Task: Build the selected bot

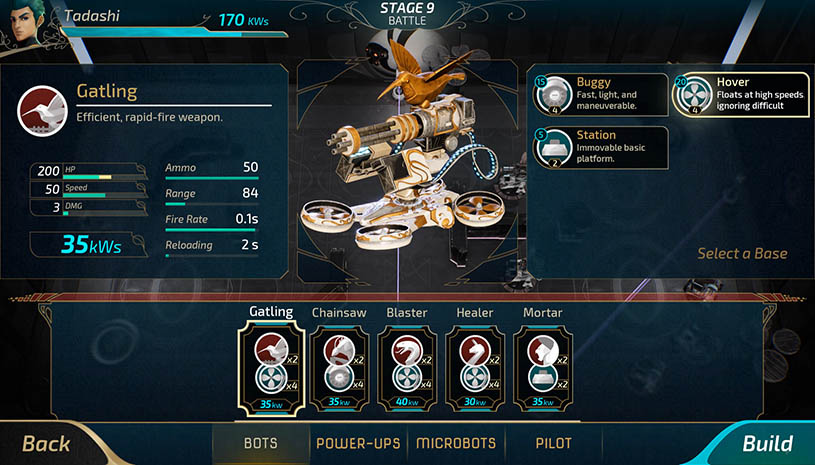Action: 766,443
